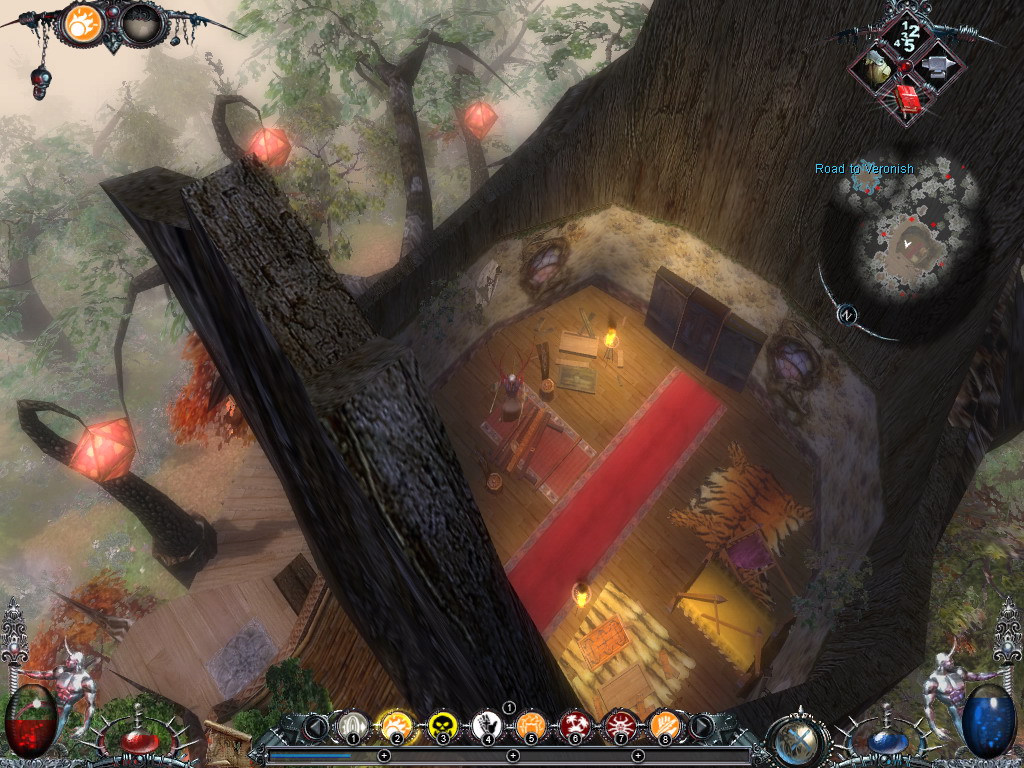Select the orange fireball skill in the top-left
The height and width of the screenshot is (768, 1024).
83,23
